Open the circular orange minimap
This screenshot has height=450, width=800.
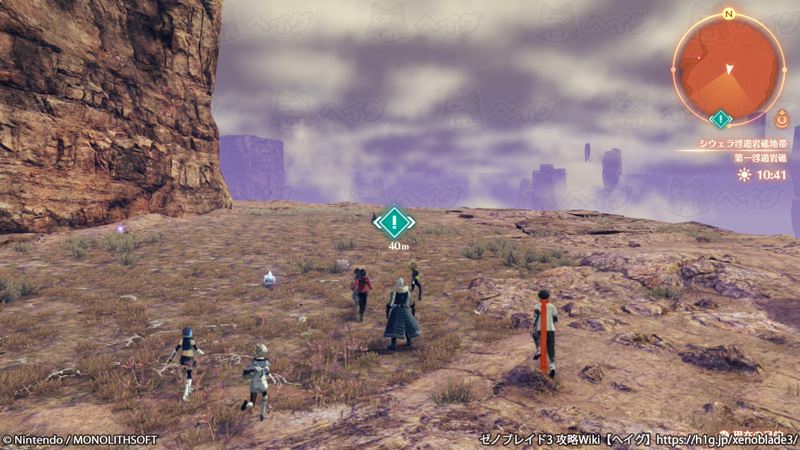point(727,66)
